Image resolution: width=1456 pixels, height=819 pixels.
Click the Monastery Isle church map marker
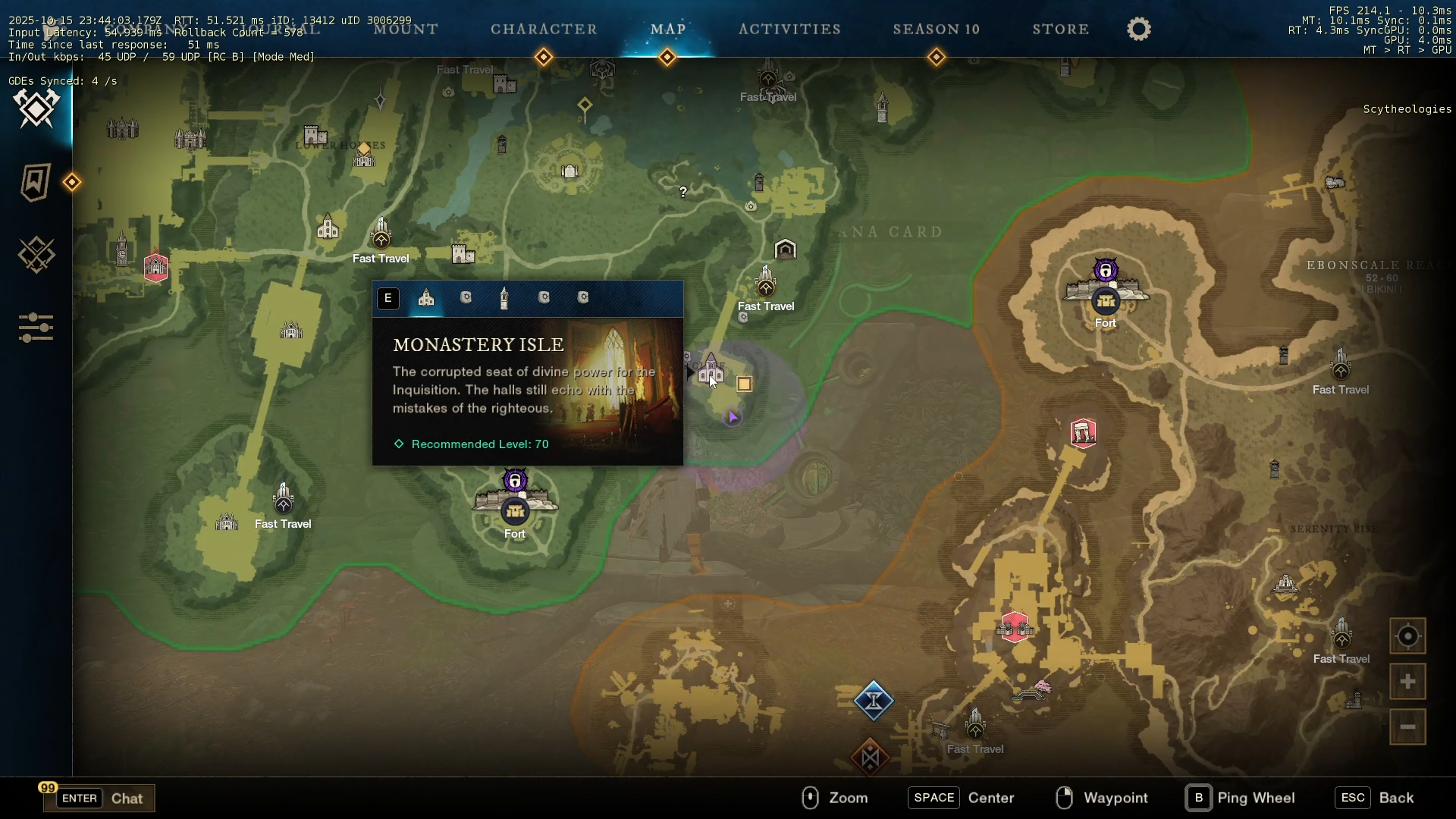(x=711, y=370)
